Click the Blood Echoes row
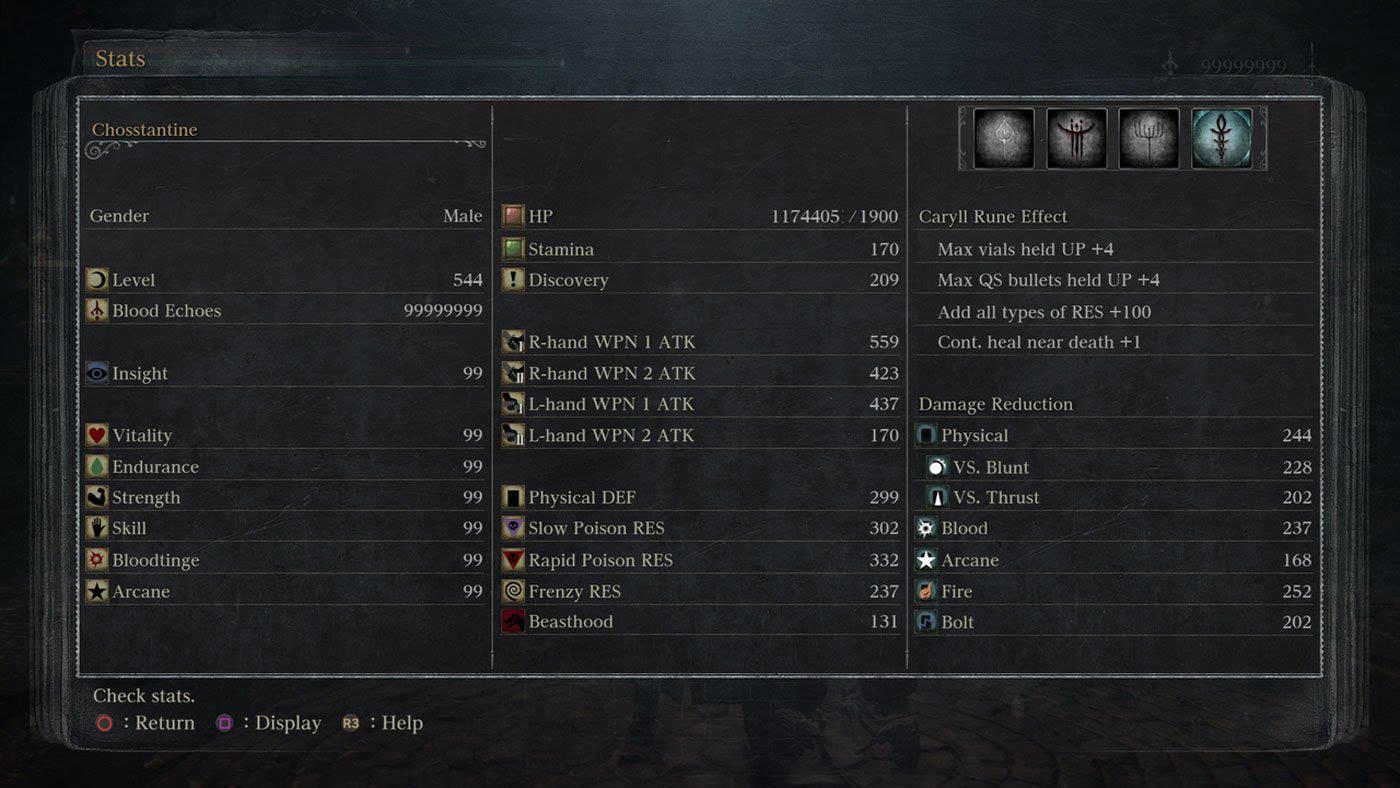1400x788 pixels. [x=285, y=311]
